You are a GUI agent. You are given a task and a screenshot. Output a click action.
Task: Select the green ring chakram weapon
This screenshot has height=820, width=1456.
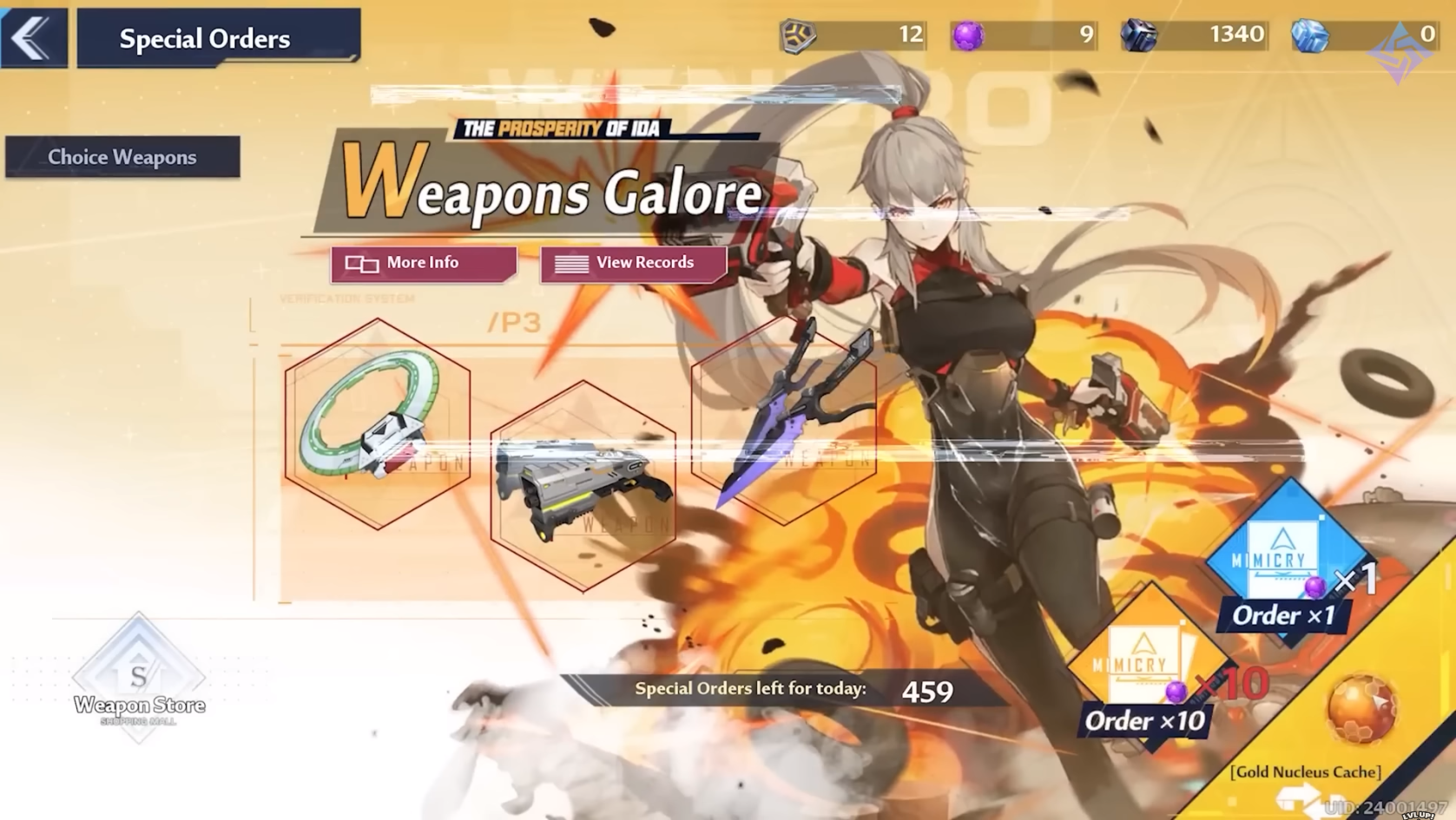(x=377, y=425)
